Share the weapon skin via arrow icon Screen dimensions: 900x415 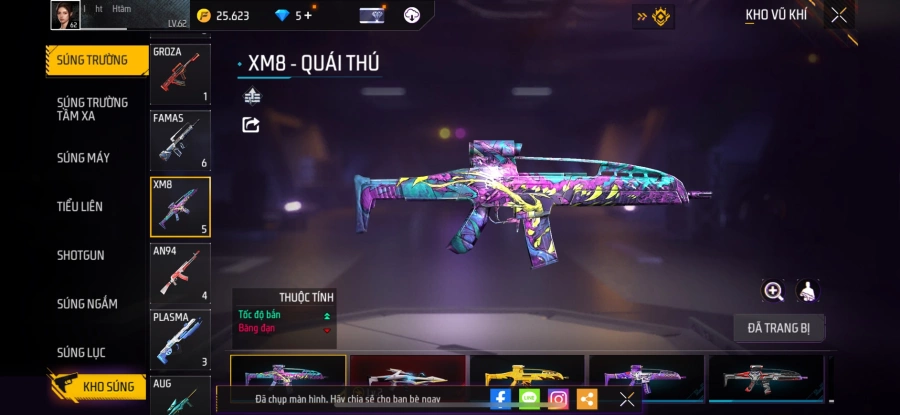click(x=251, y=125)
